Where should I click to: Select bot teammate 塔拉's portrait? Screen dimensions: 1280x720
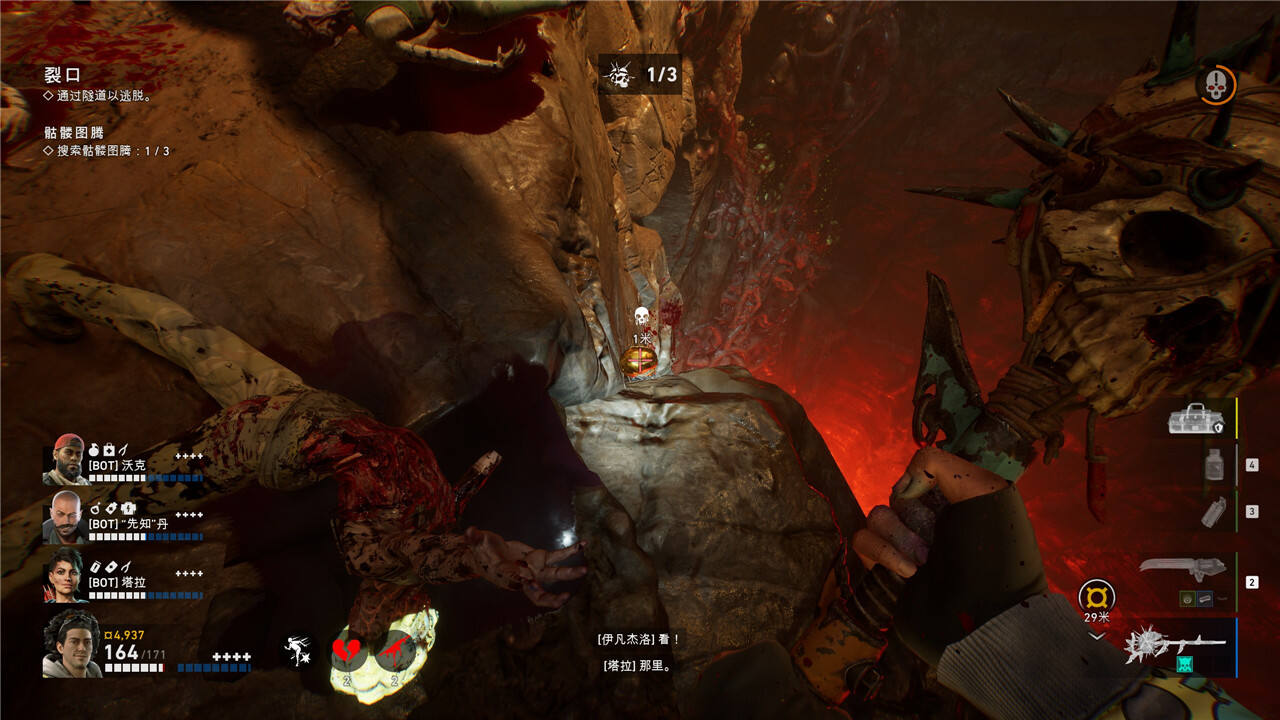coord(65,574)
